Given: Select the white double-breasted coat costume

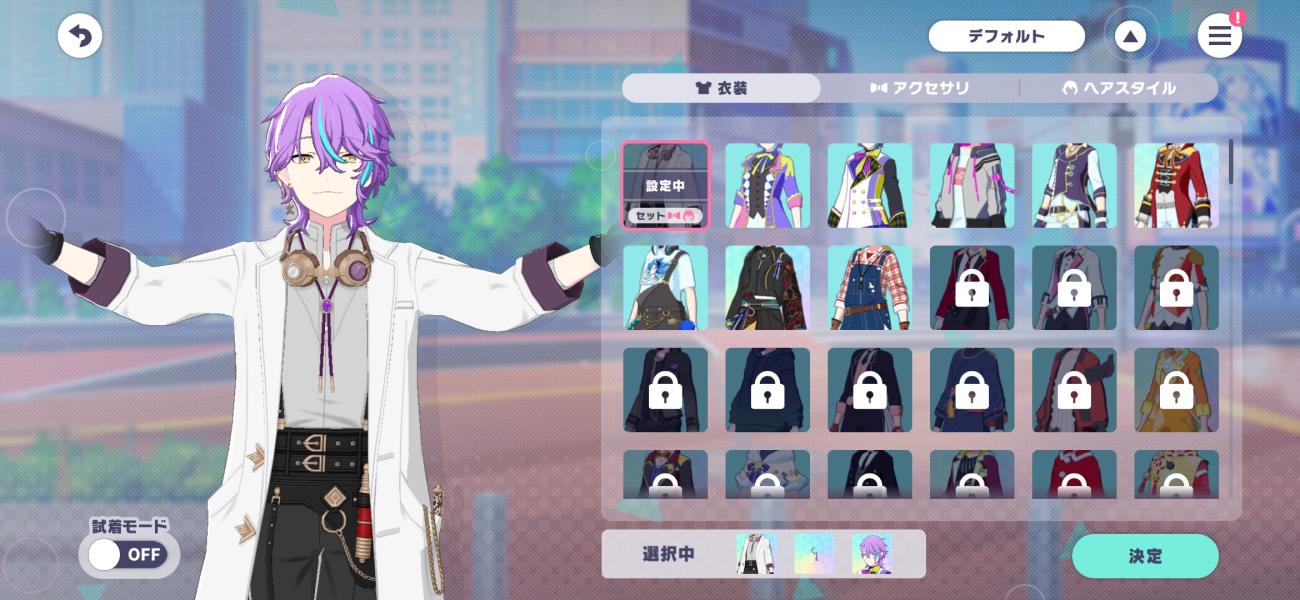Looking at the screenshot, I should coord(869,186).
